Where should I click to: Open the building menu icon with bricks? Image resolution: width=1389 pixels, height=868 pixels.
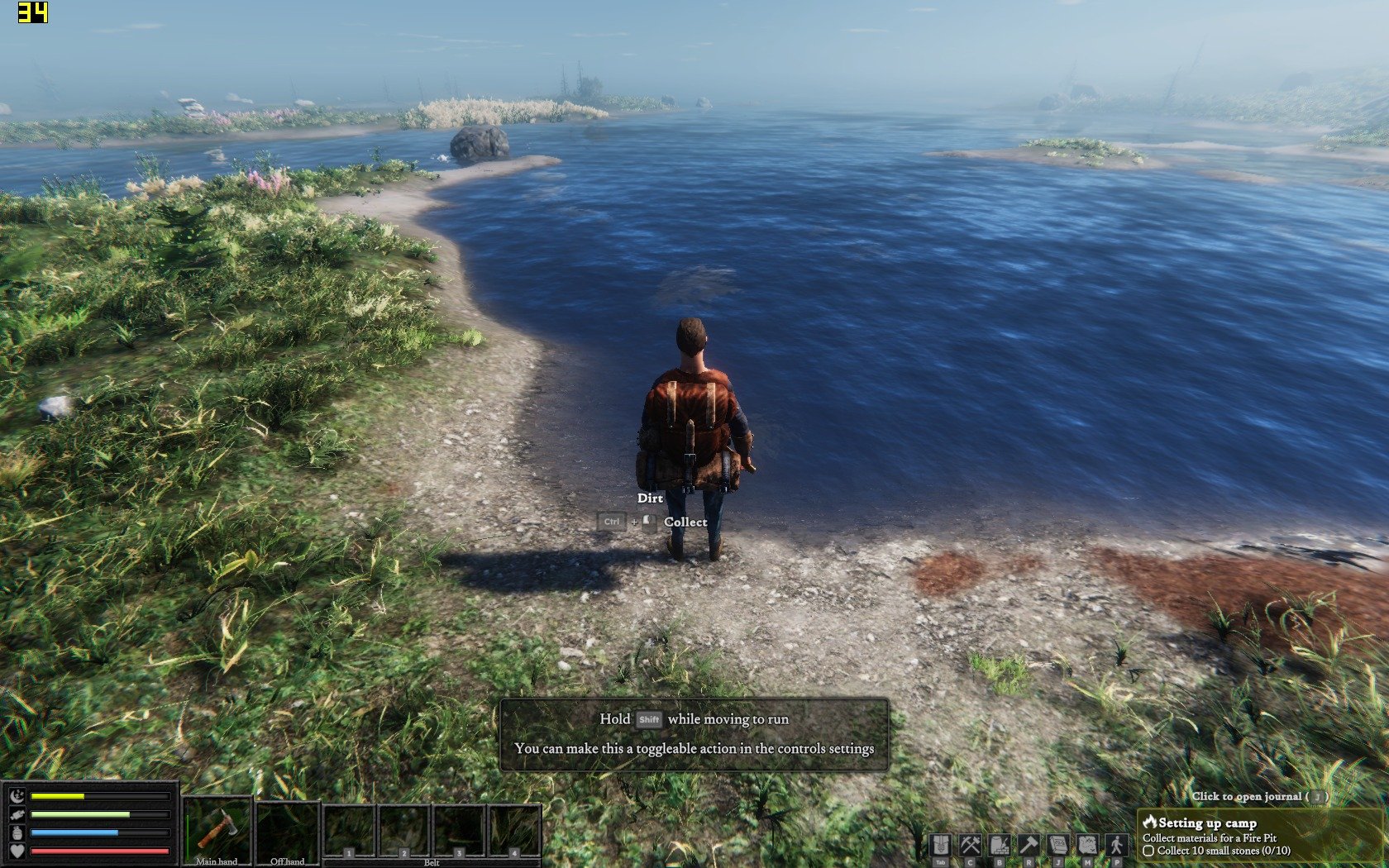(1000, 845)
